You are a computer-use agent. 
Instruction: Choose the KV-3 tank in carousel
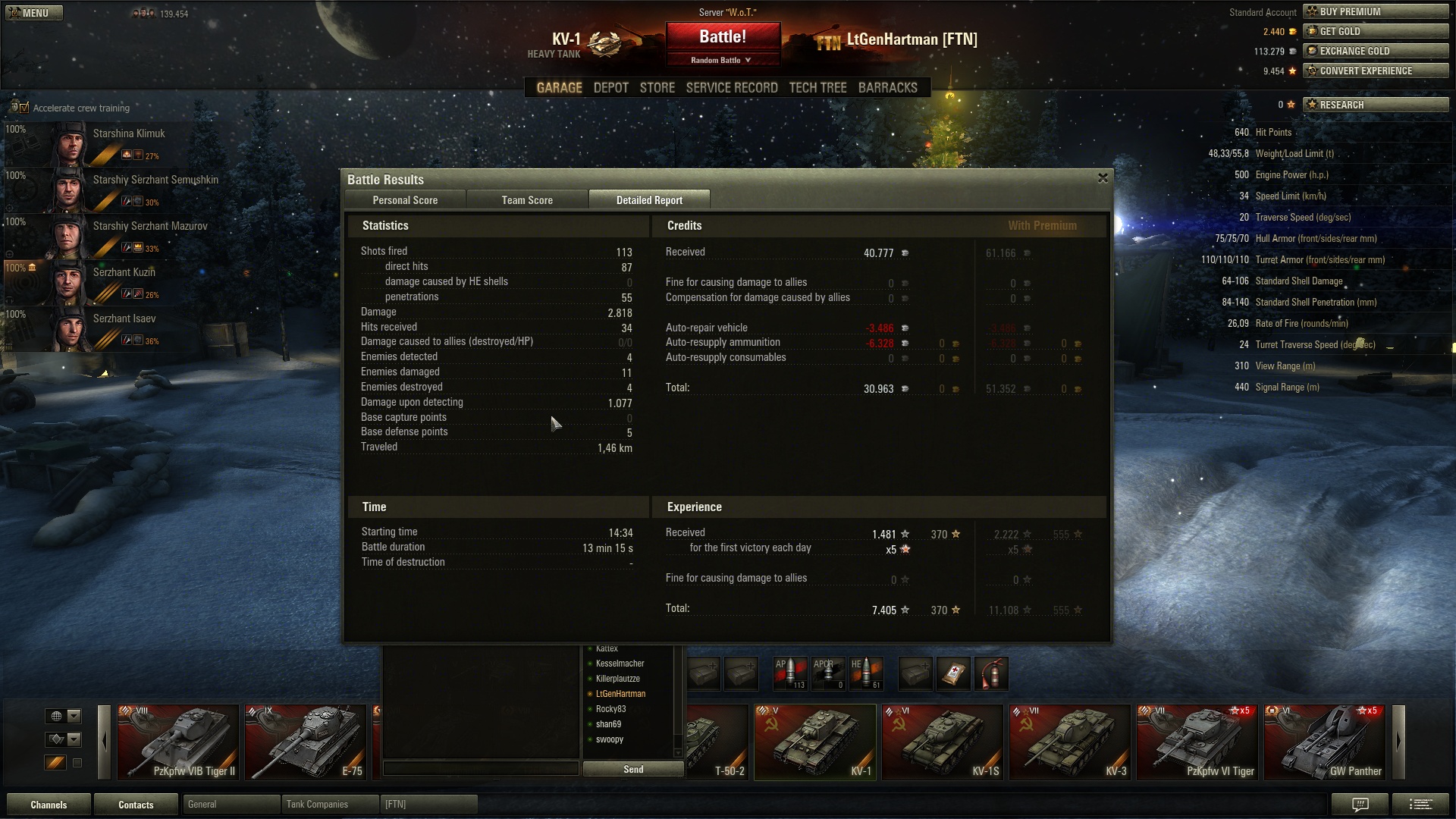point(1069,742)
